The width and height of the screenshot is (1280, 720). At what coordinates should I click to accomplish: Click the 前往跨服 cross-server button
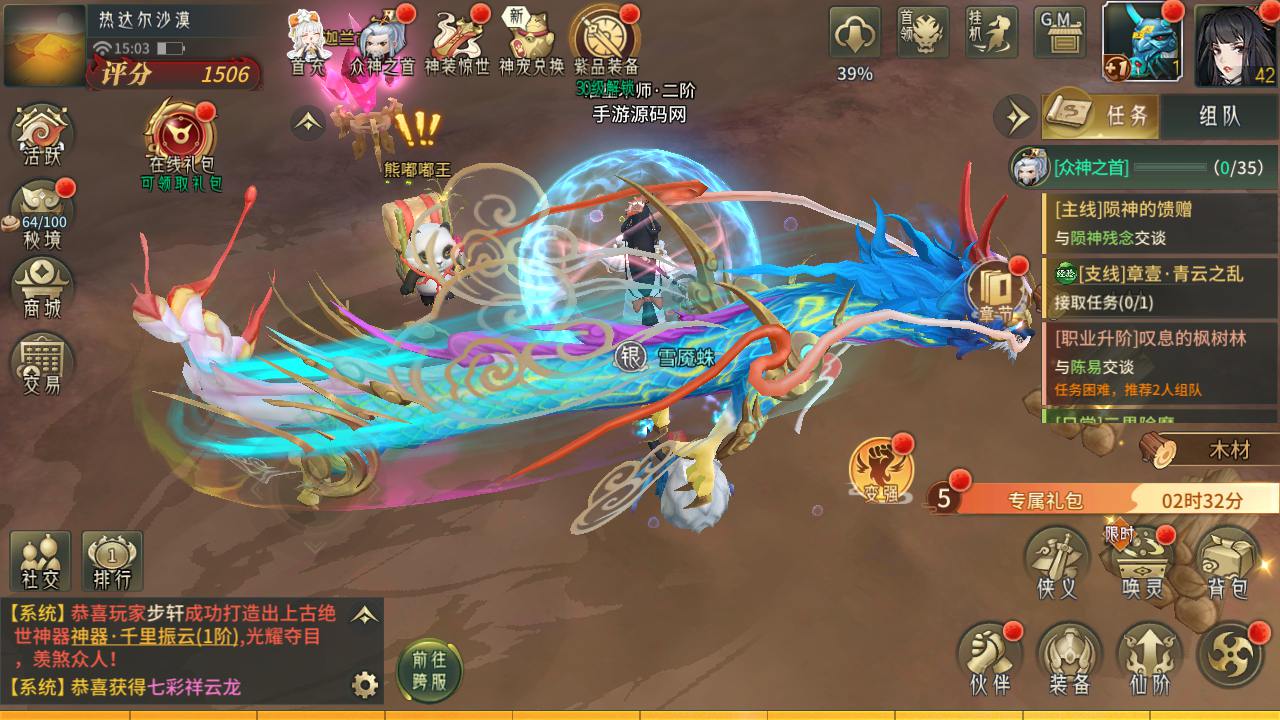429,669
